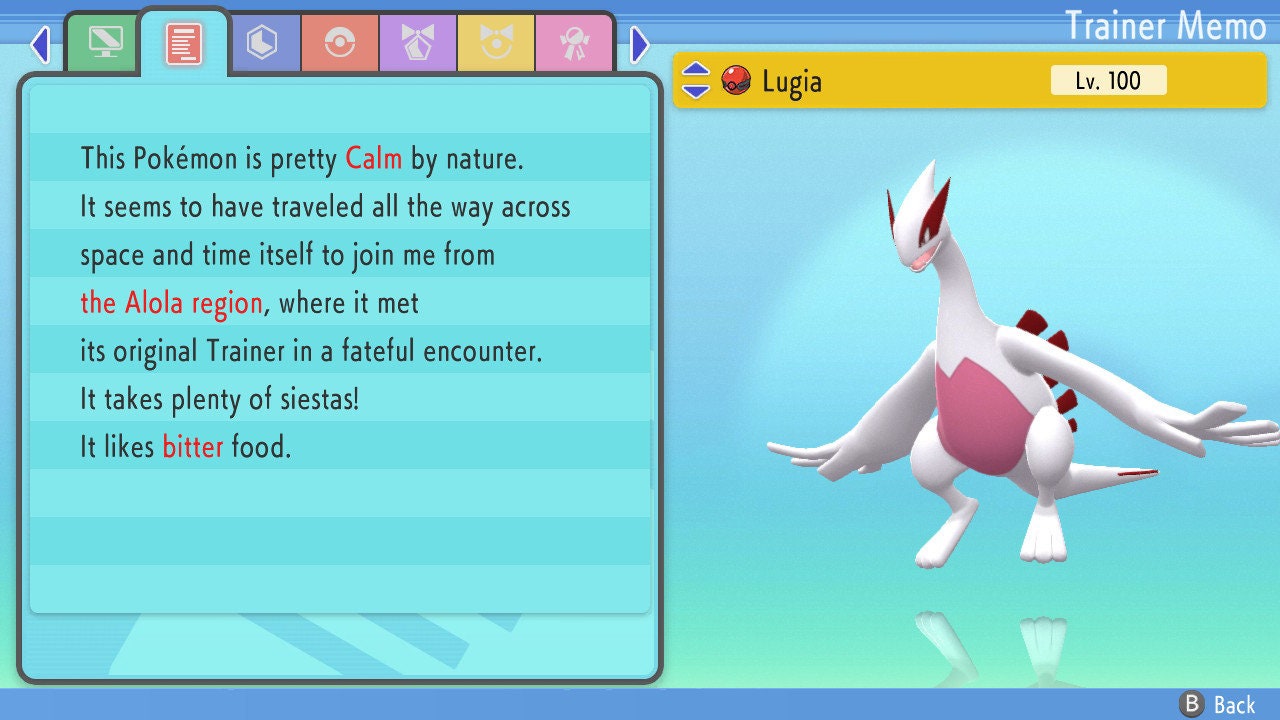Switch to the pink ribbon tab

pyautogui.click(x=574, y=43)
